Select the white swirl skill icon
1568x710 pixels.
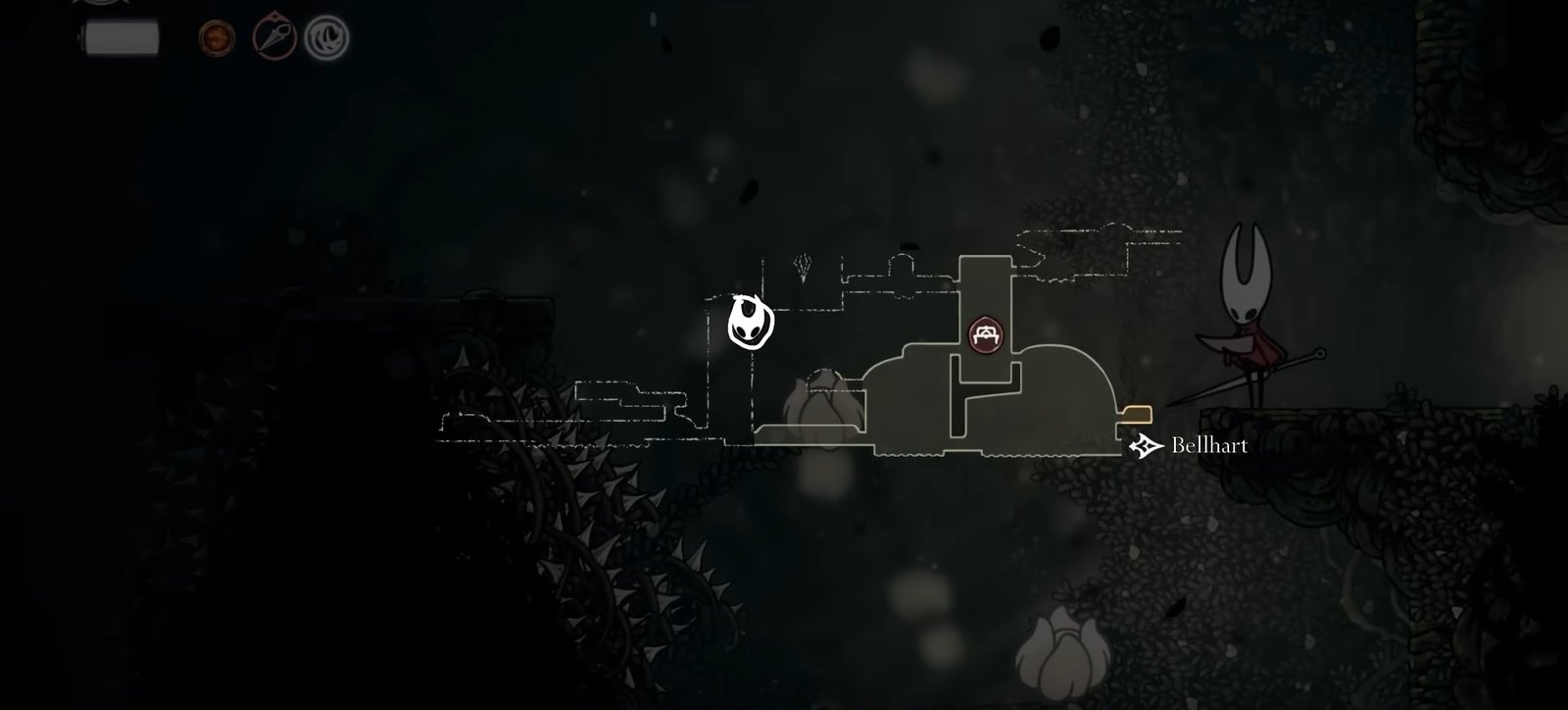pyautogui.click(x=325, y=38)
